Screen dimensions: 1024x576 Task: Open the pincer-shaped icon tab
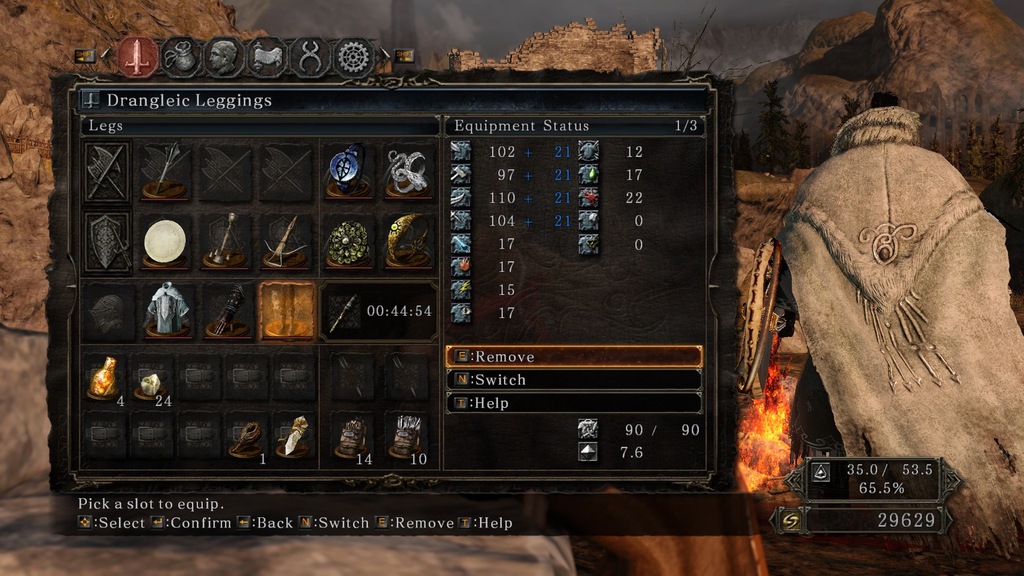tap(310, 57)
